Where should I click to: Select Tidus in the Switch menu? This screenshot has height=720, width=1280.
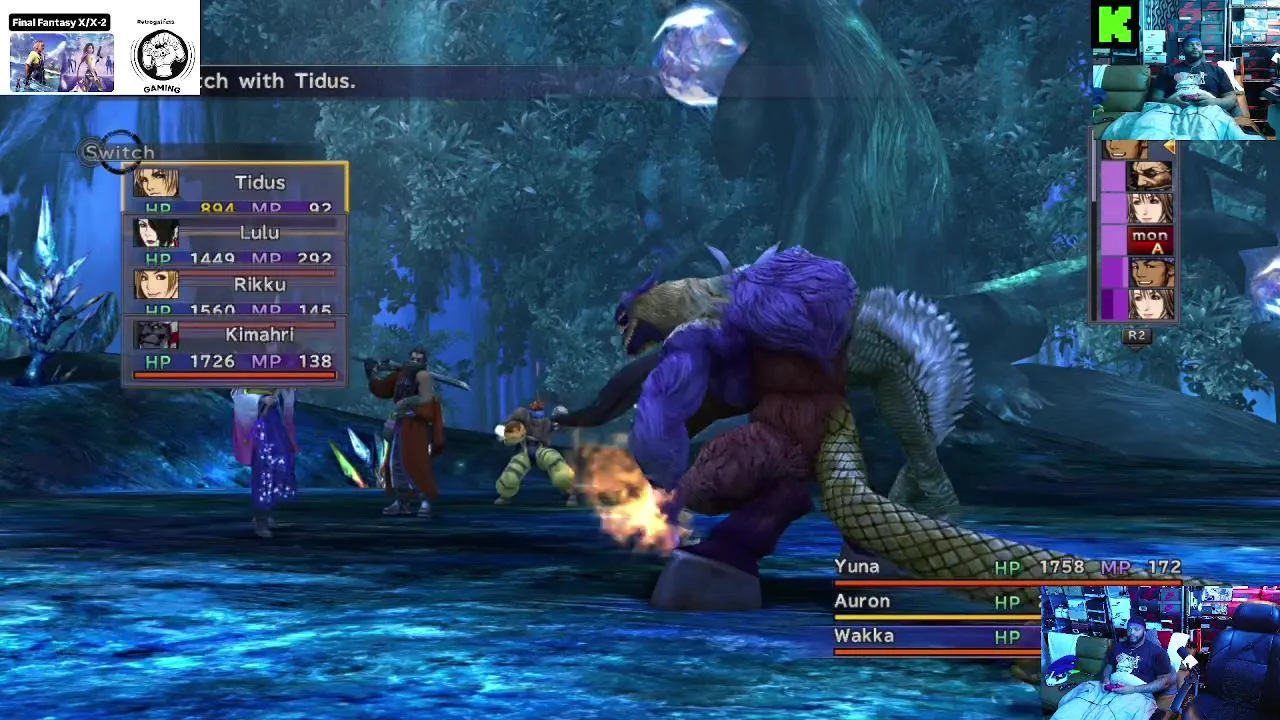click(x=236, y=188)
